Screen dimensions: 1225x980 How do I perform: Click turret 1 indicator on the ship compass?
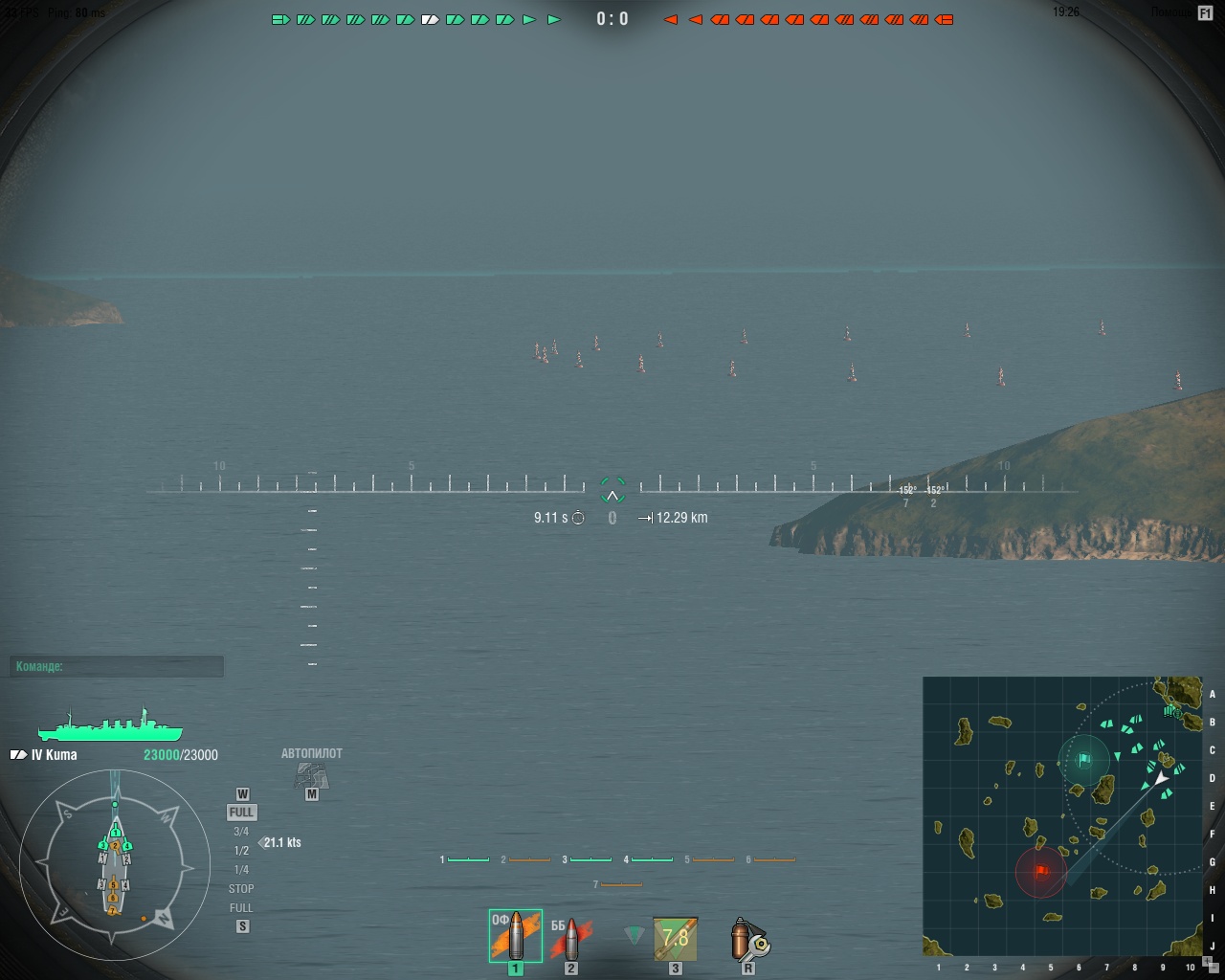coord(116,833)
